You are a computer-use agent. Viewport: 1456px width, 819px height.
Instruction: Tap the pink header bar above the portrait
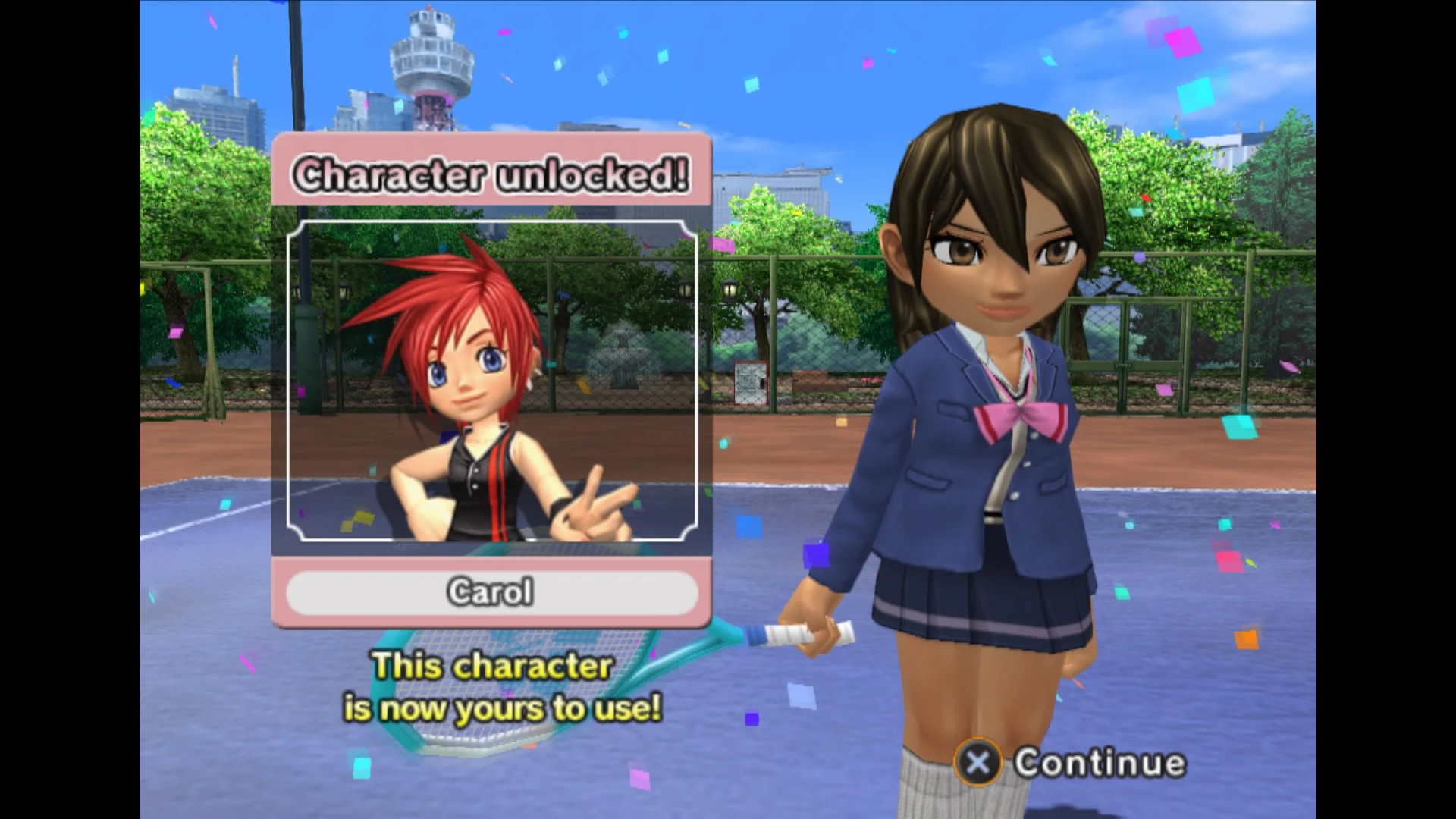[492, 173]
